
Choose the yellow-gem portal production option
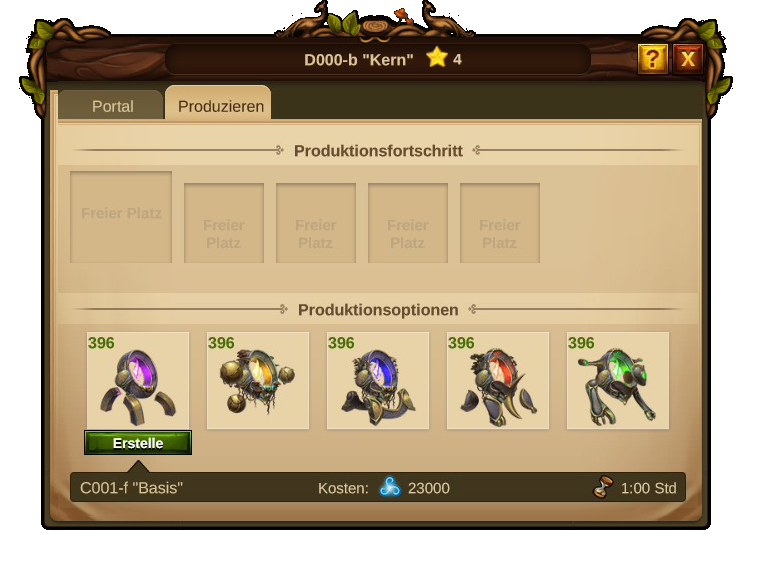pos(258,381)
